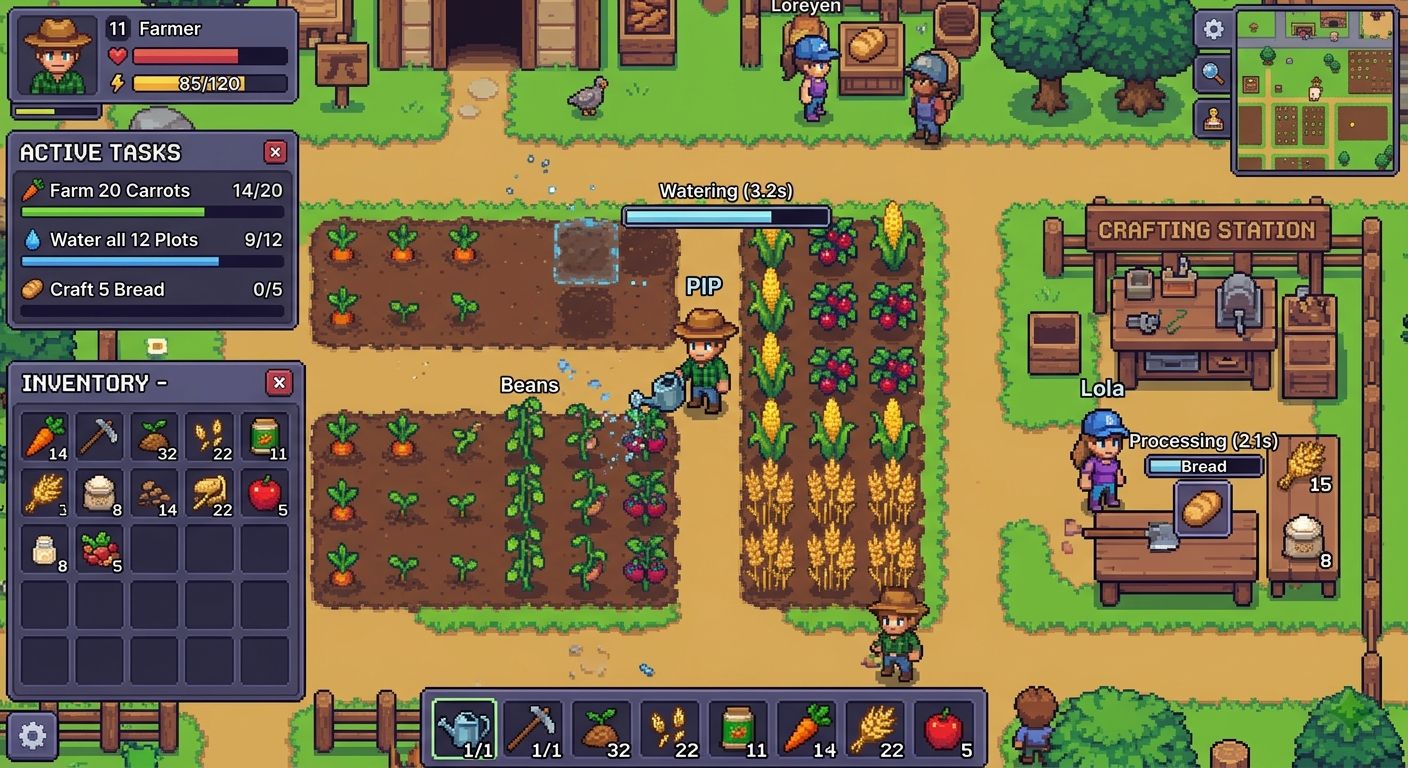
Task: Click the farmer portrait
Action: [57, 55]
